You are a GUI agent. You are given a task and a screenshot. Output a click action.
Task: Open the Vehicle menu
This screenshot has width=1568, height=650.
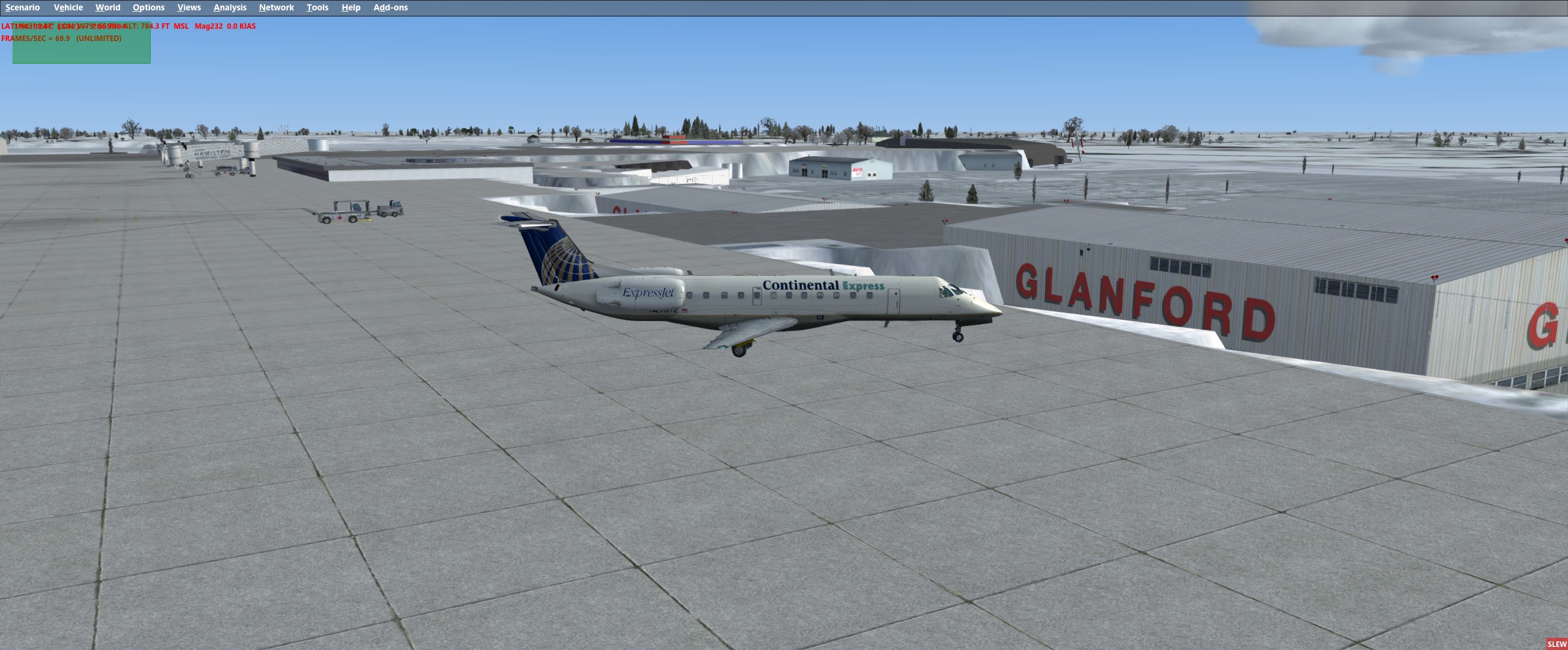[x=68, y=7]
